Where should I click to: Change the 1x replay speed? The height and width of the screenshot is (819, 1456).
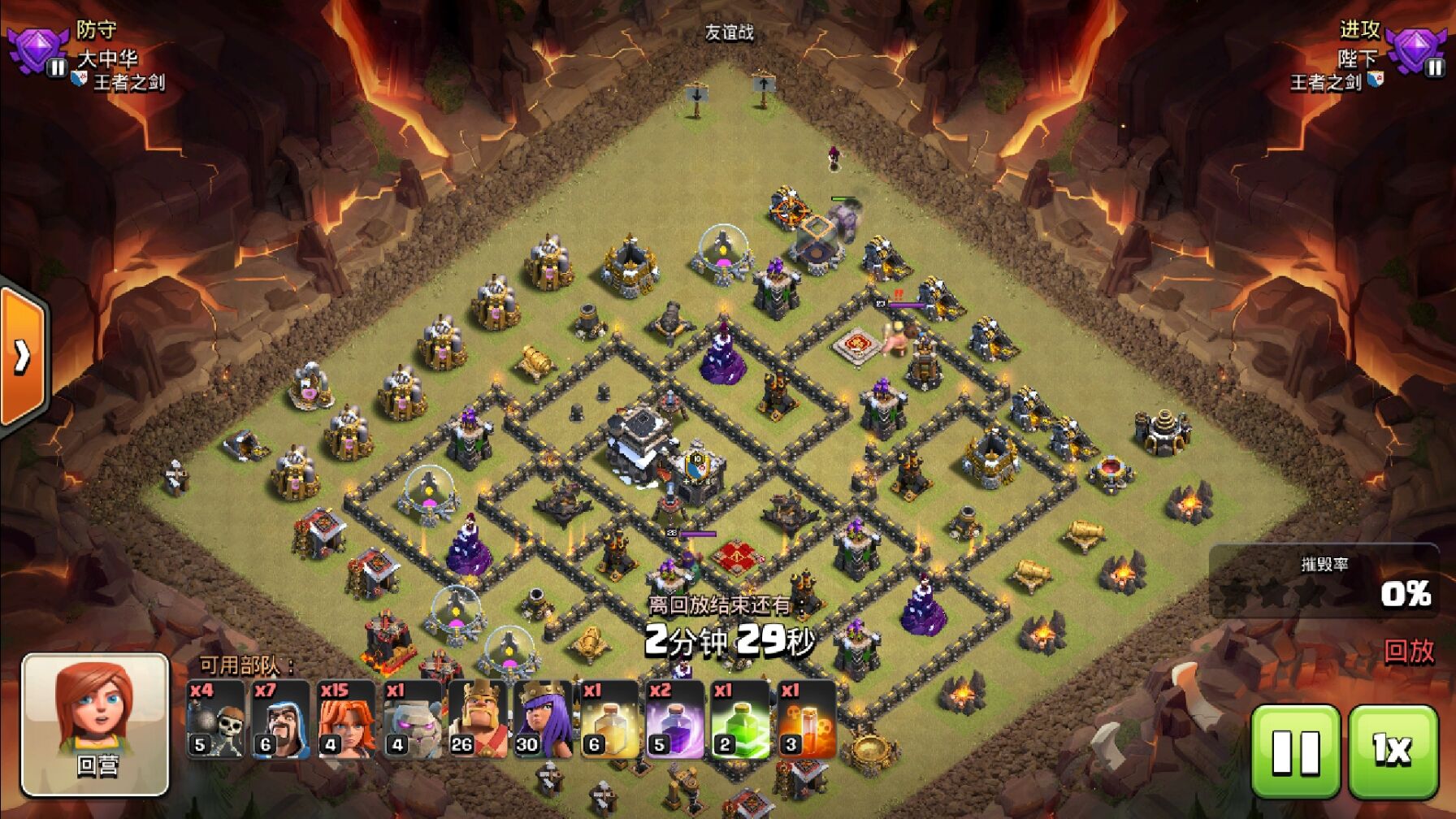(x=1393, y=752)
